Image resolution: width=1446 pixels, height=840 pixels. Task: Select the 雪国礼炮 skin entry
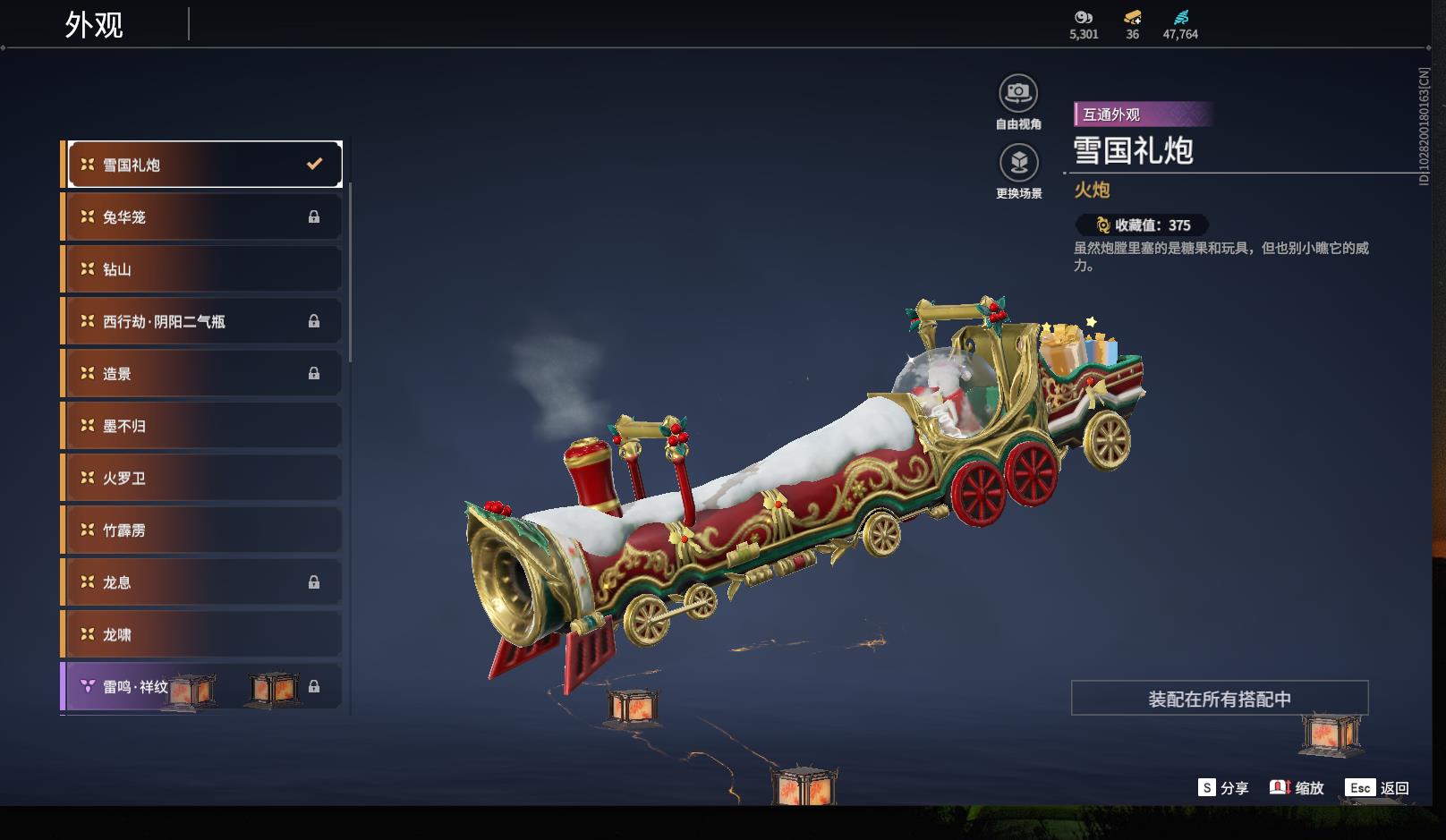click(x=204, y=165)
